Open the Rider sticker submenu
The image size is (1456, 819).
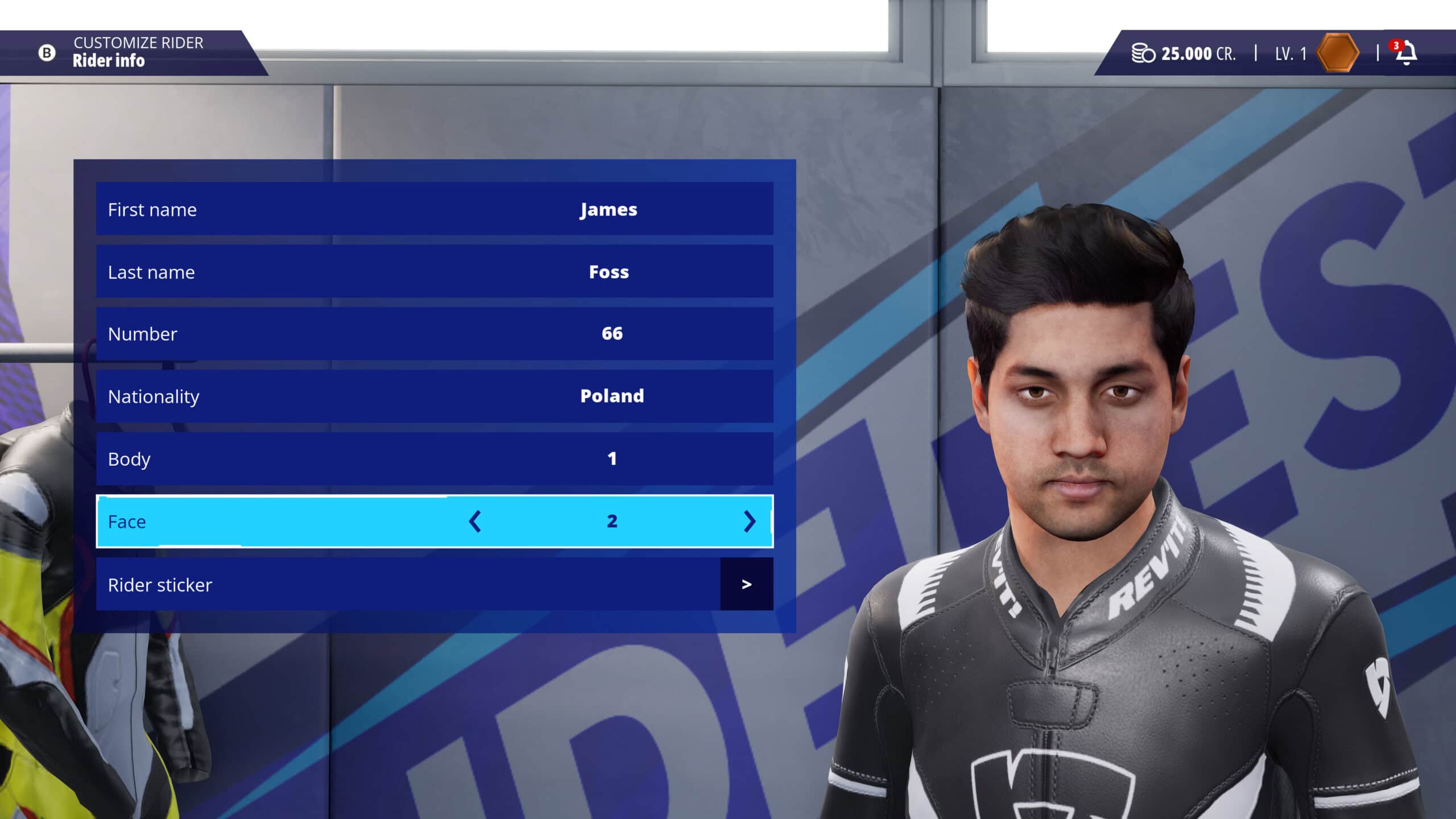point(746,585)
